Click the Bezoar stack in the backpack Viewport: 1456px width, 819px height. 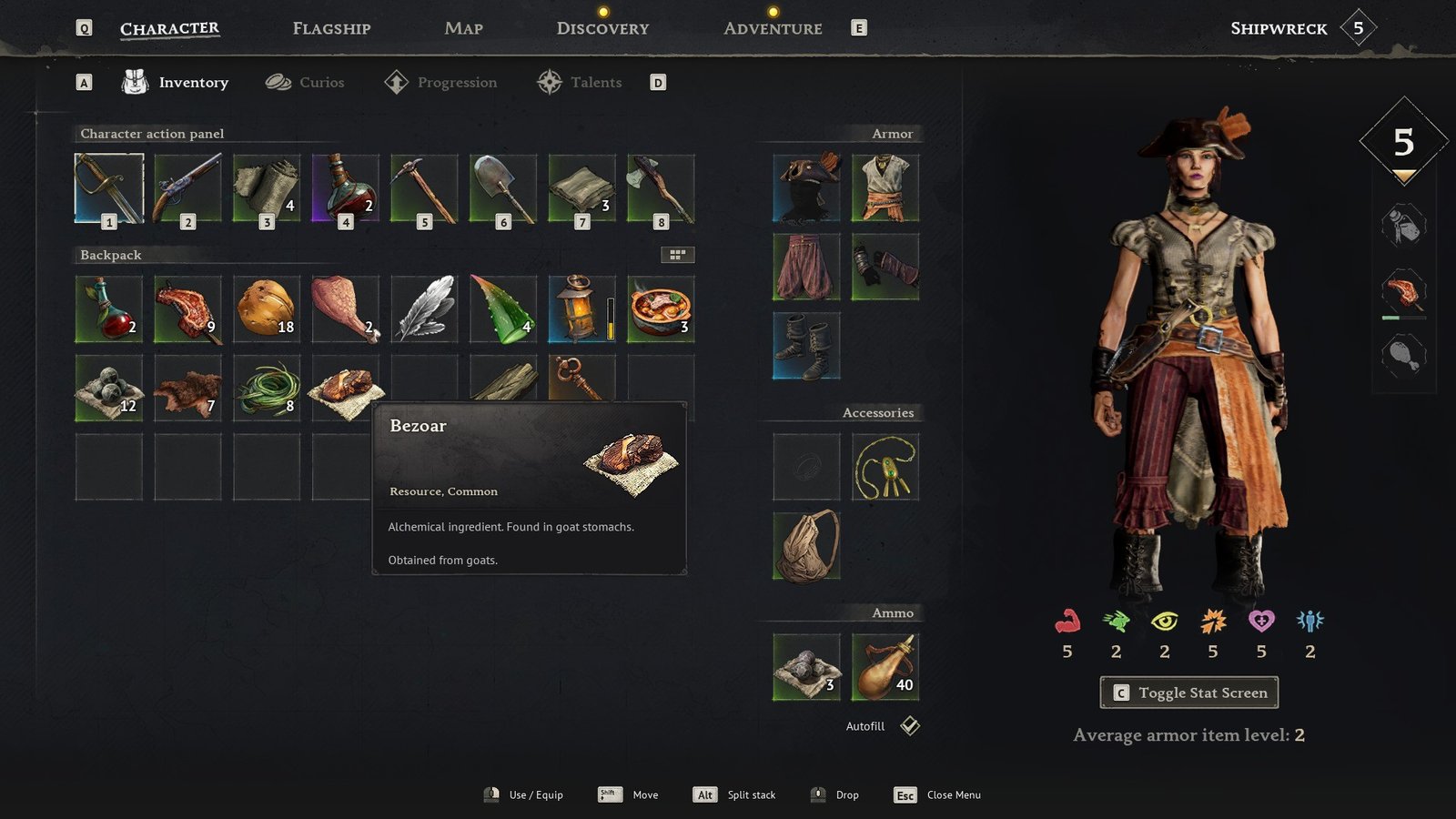[345, 389]
